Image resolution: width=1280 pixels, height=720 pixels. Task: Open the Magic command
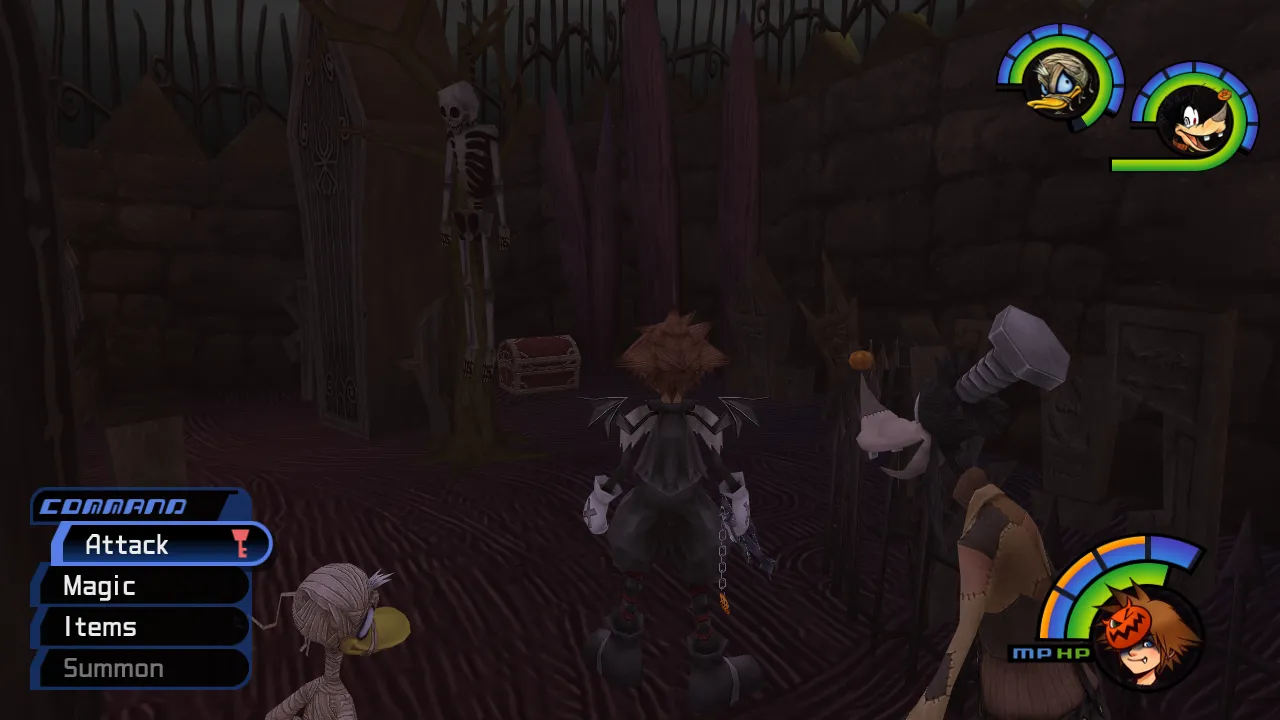[x=140, y=586]
